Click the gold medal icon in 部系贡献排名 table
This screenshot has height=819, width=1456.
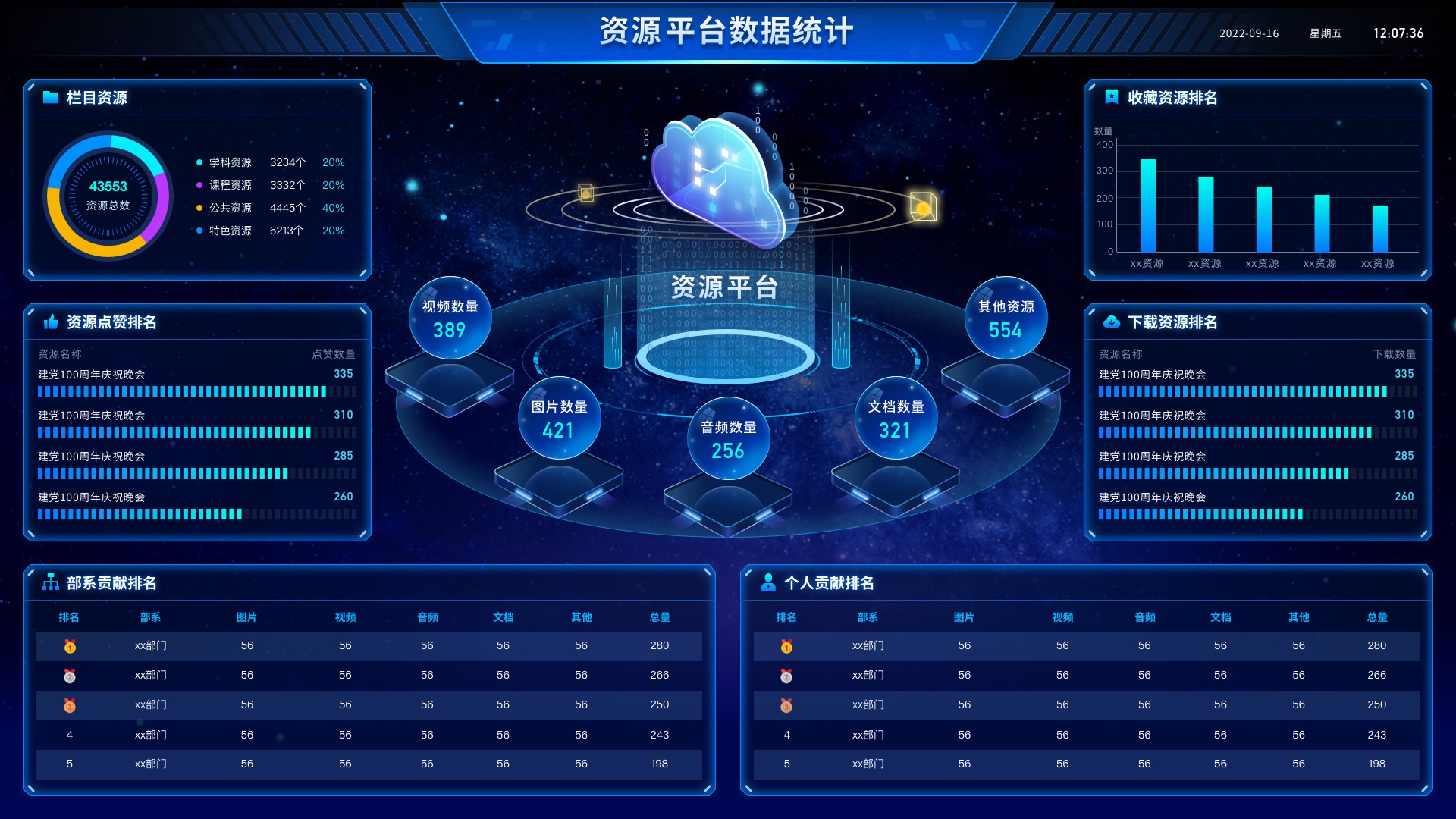[69, 645]
